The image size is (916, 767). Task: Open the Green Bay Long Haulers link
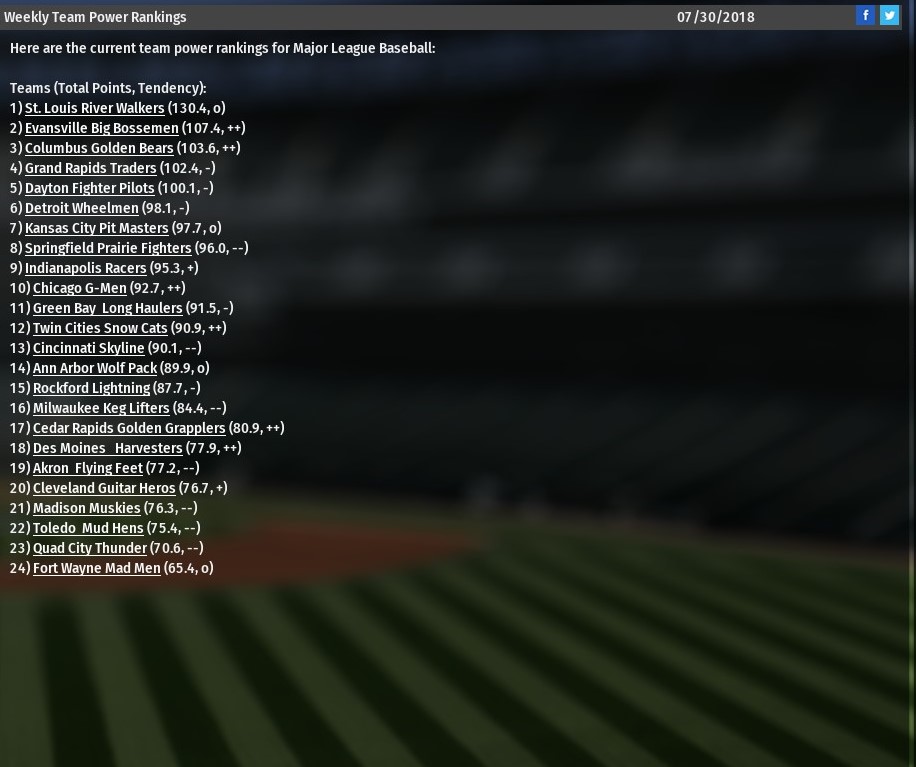click(x=107, y=308)
